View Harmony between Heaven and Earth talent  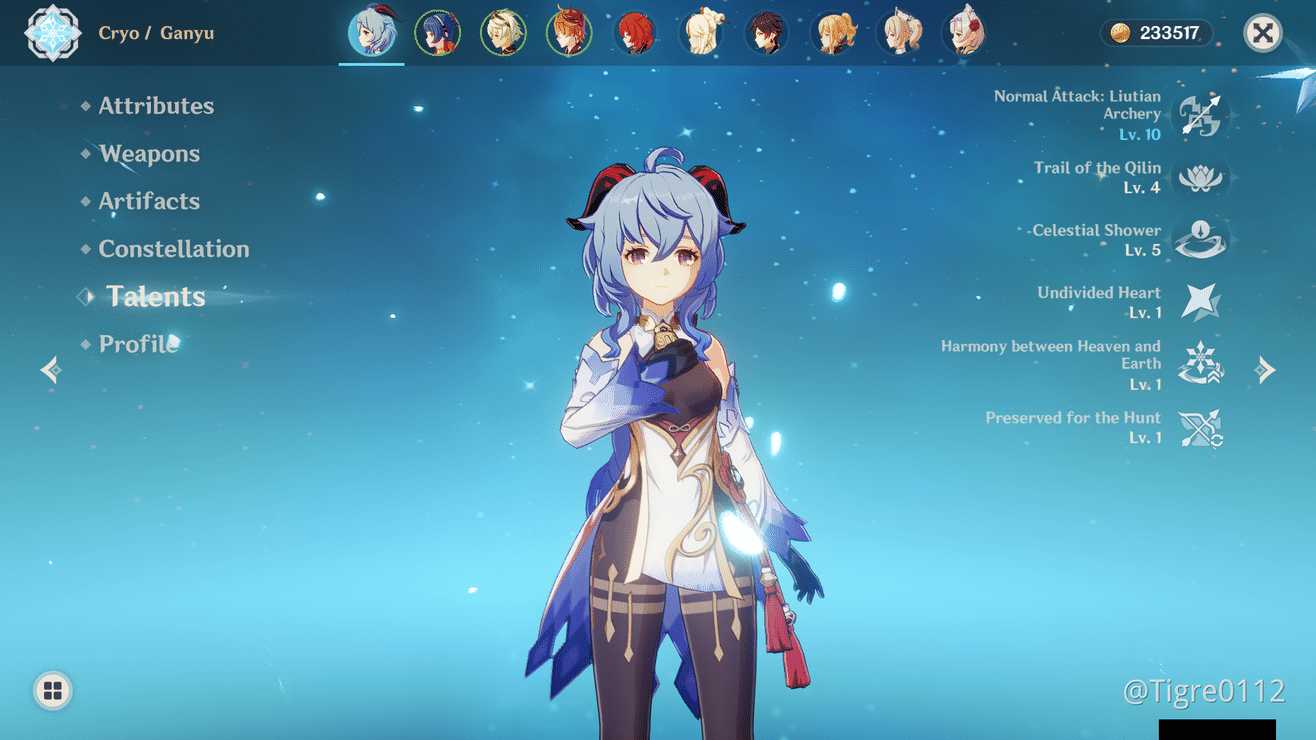[1200, 364]
